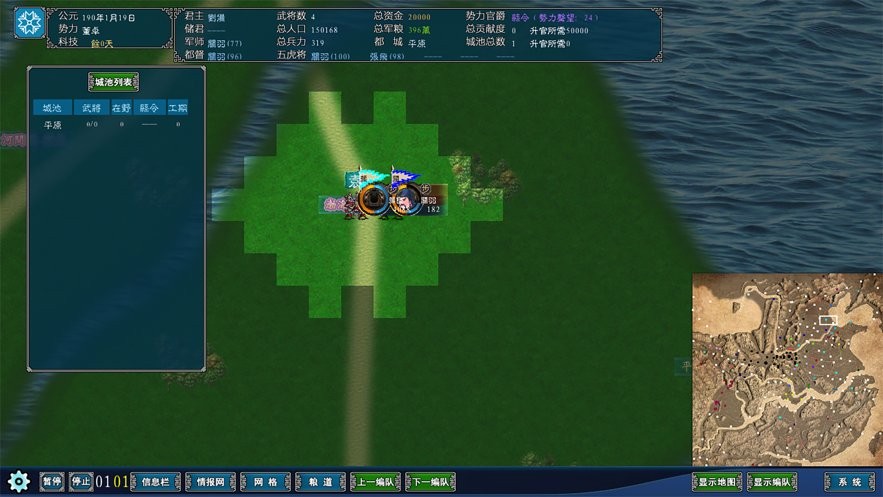883x497 pixels.
Task: Click the 城池列表 city list header button
Action: click(113, 82)
